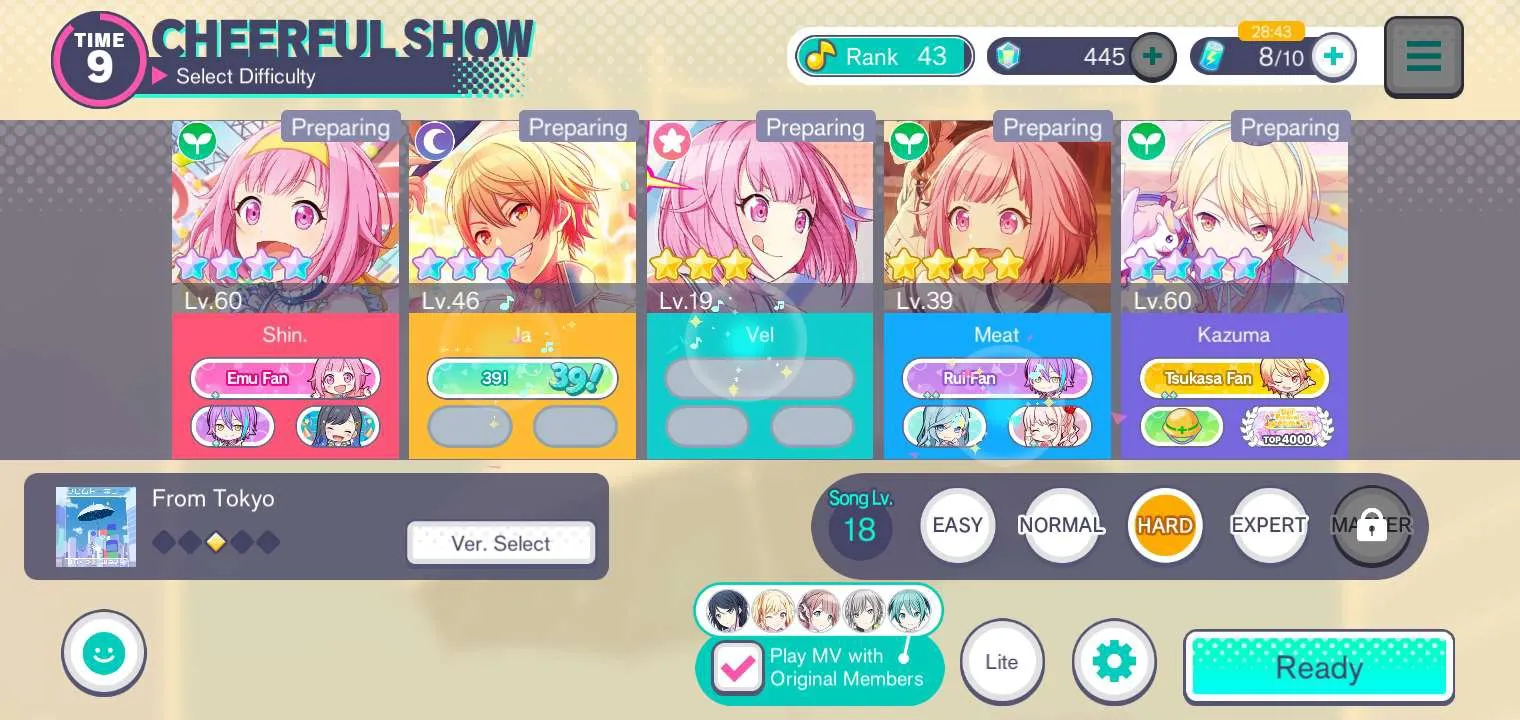Choose NORMAL difficulty
Viewport: 1520px width, 720px height.
tap(1061, 525)
